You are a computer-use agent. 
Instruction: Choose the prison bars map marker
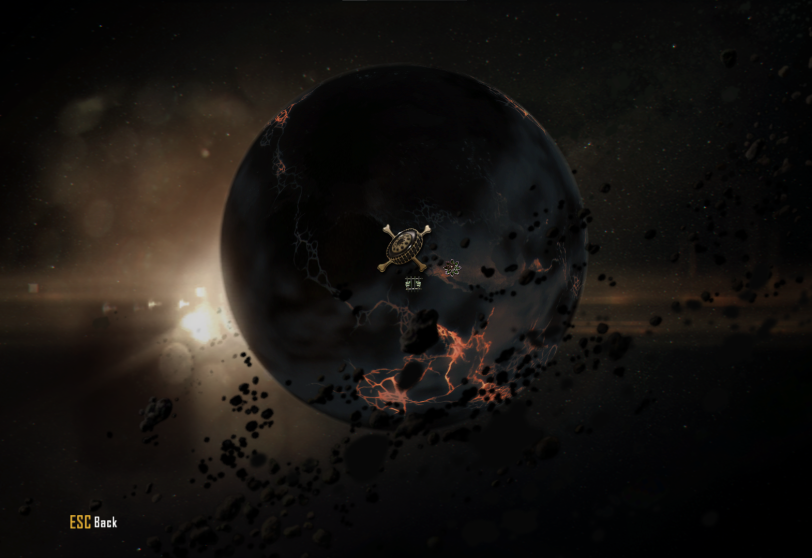413,285
